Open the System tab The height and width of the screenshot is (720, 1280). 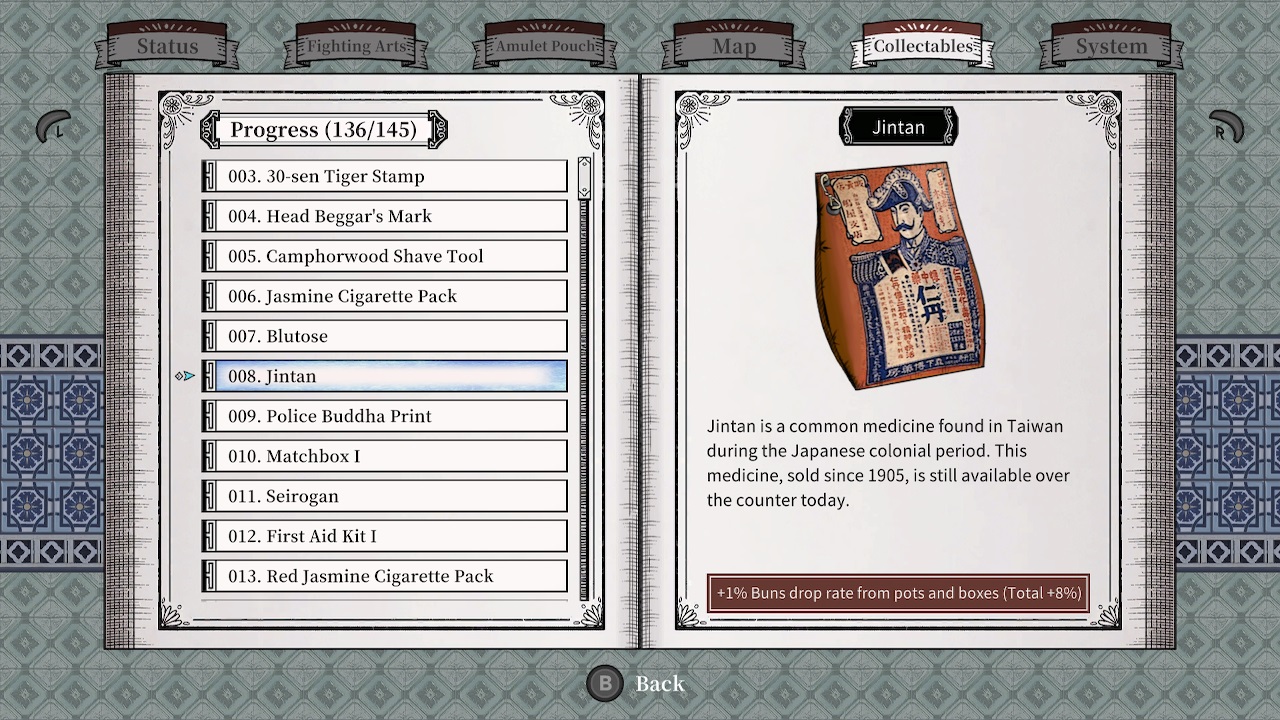(1112, 46)
